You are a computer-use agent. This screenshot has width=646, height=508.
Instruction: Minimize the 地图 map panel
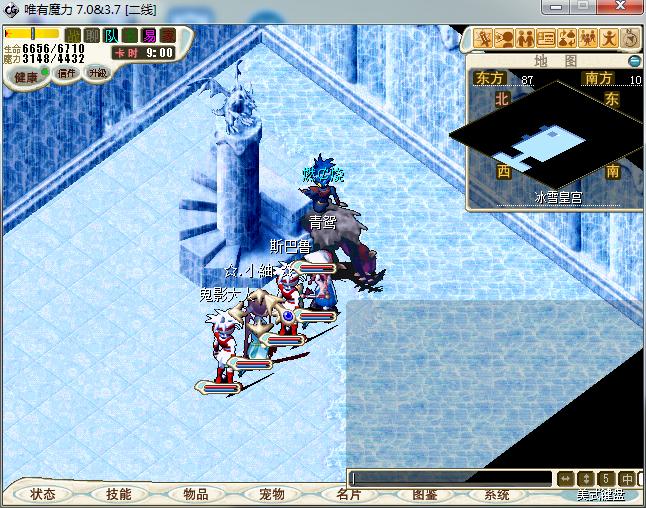click(634, 60)
